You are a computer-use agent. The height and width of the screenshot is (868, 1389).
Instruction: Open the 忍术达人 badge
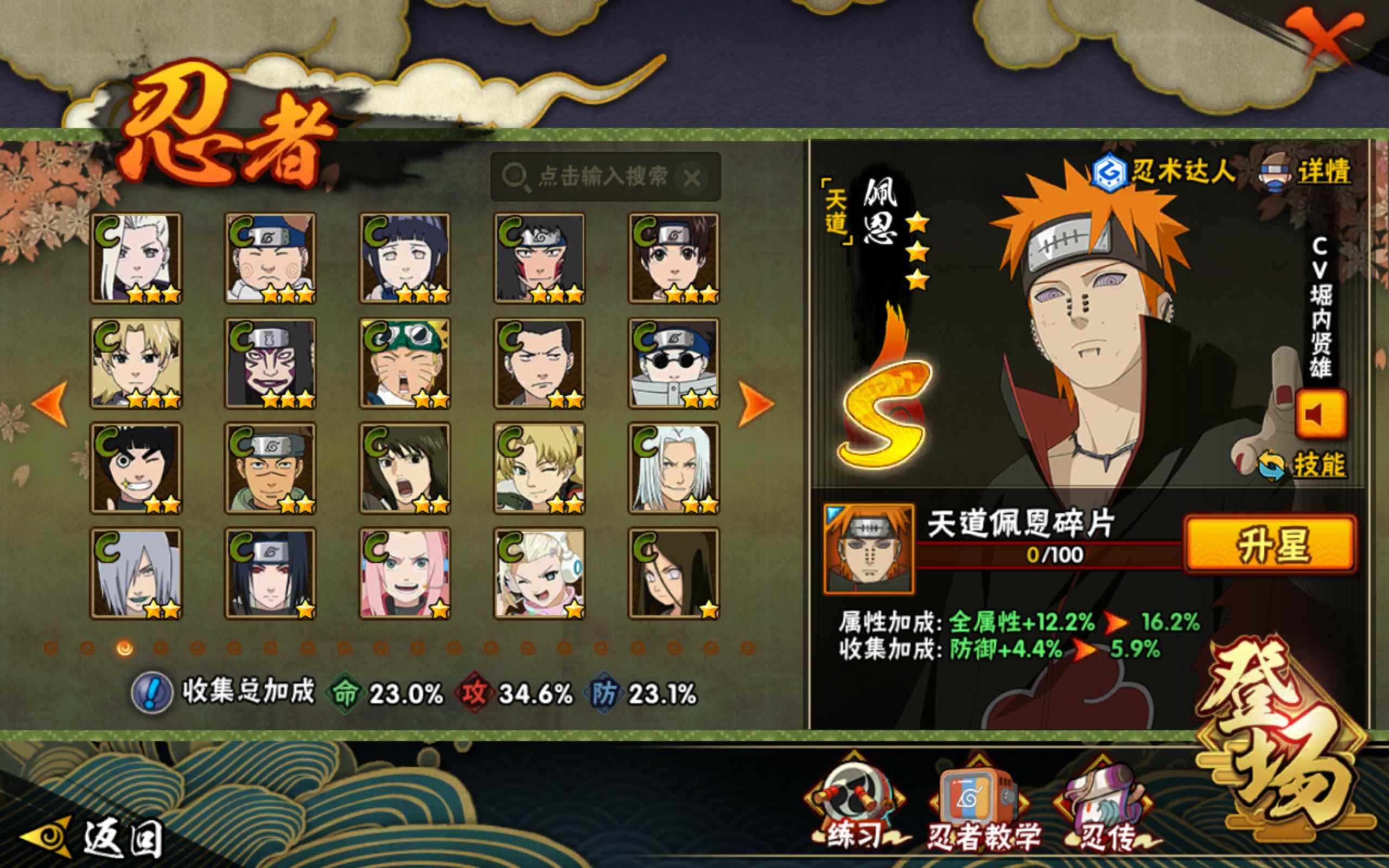(1164, 171)
